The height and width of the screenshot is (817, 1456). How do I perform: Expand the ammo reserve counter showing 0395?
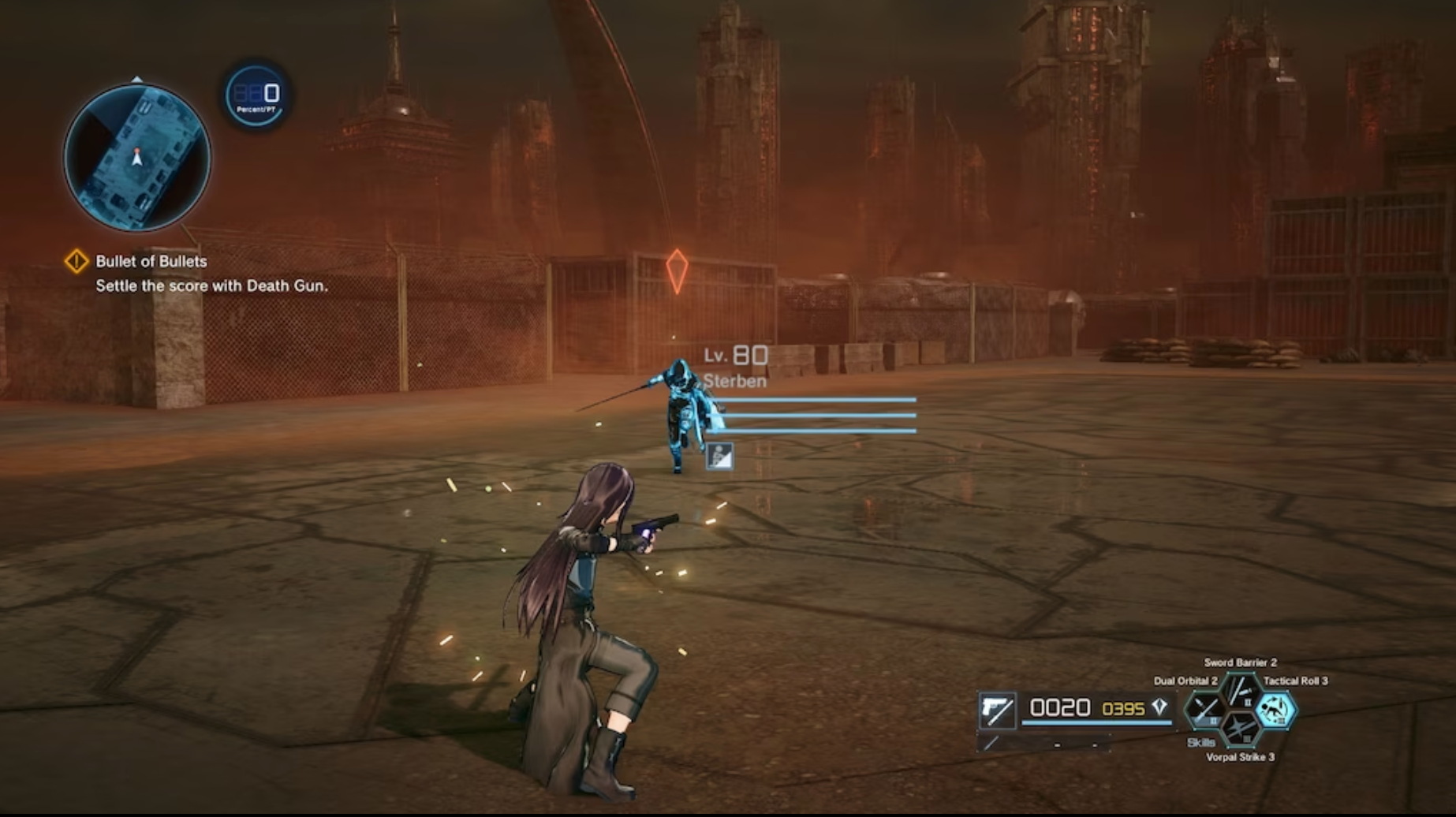tap(1123, 709)
